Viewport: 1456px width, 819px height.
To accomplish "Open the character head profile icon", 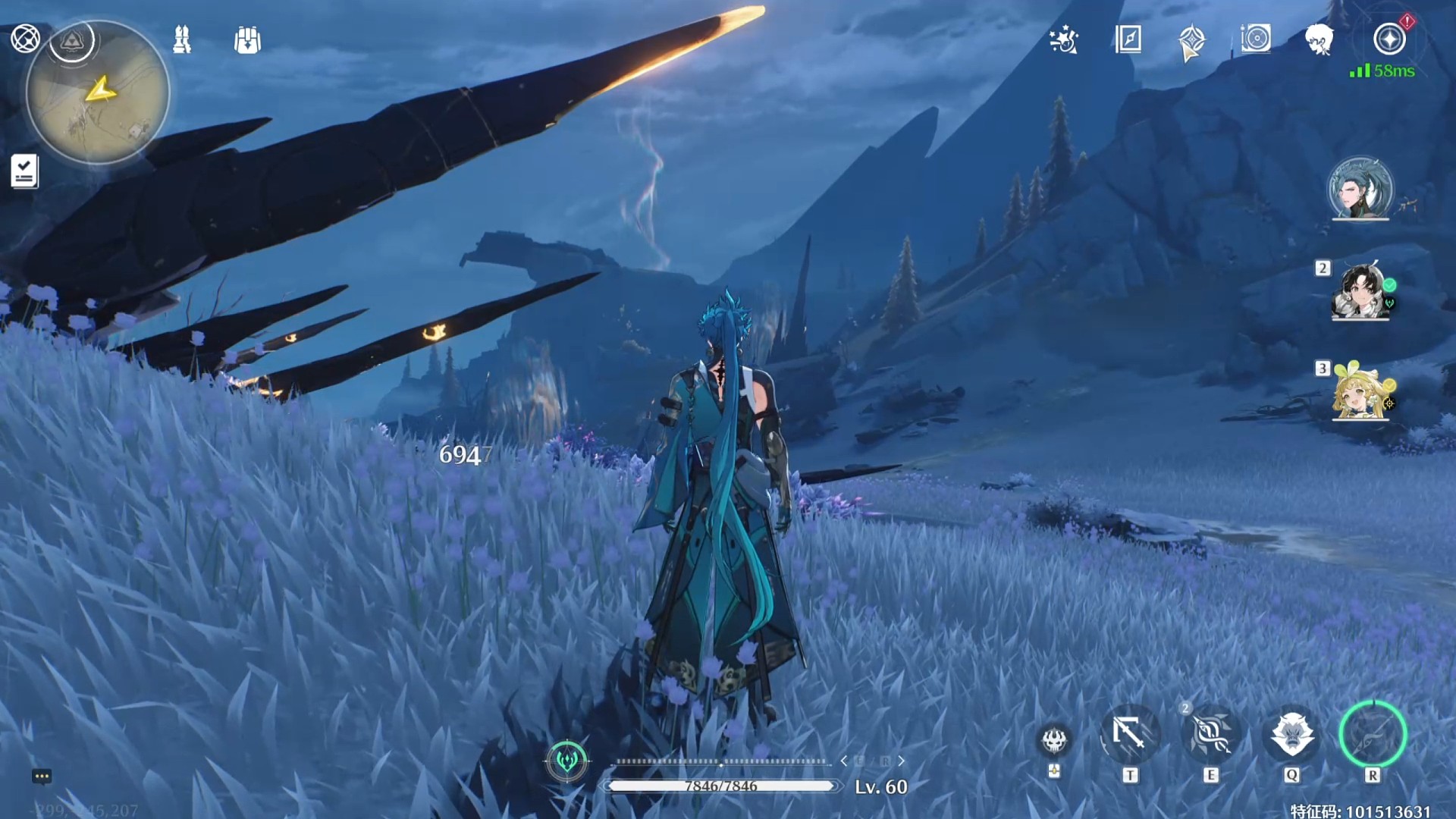I will pos(1319,39).
